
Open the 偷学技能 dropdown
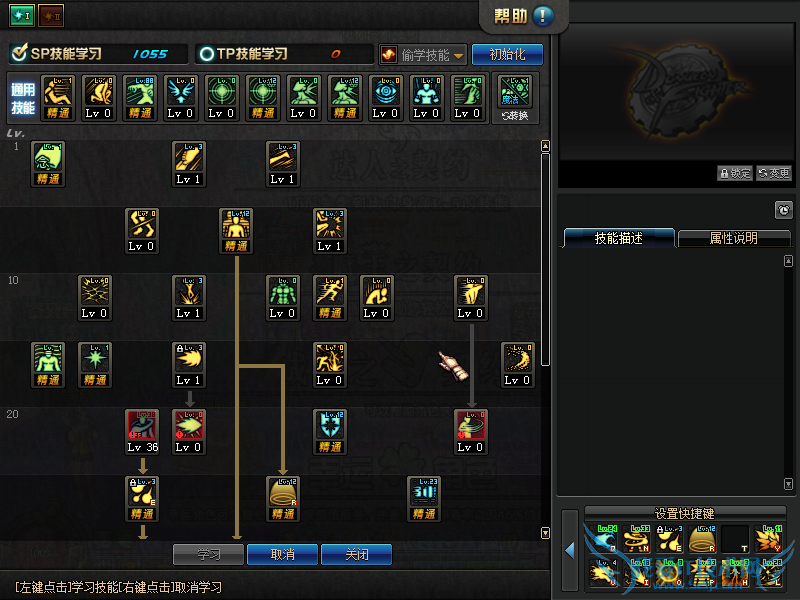[x=423, y=55]
